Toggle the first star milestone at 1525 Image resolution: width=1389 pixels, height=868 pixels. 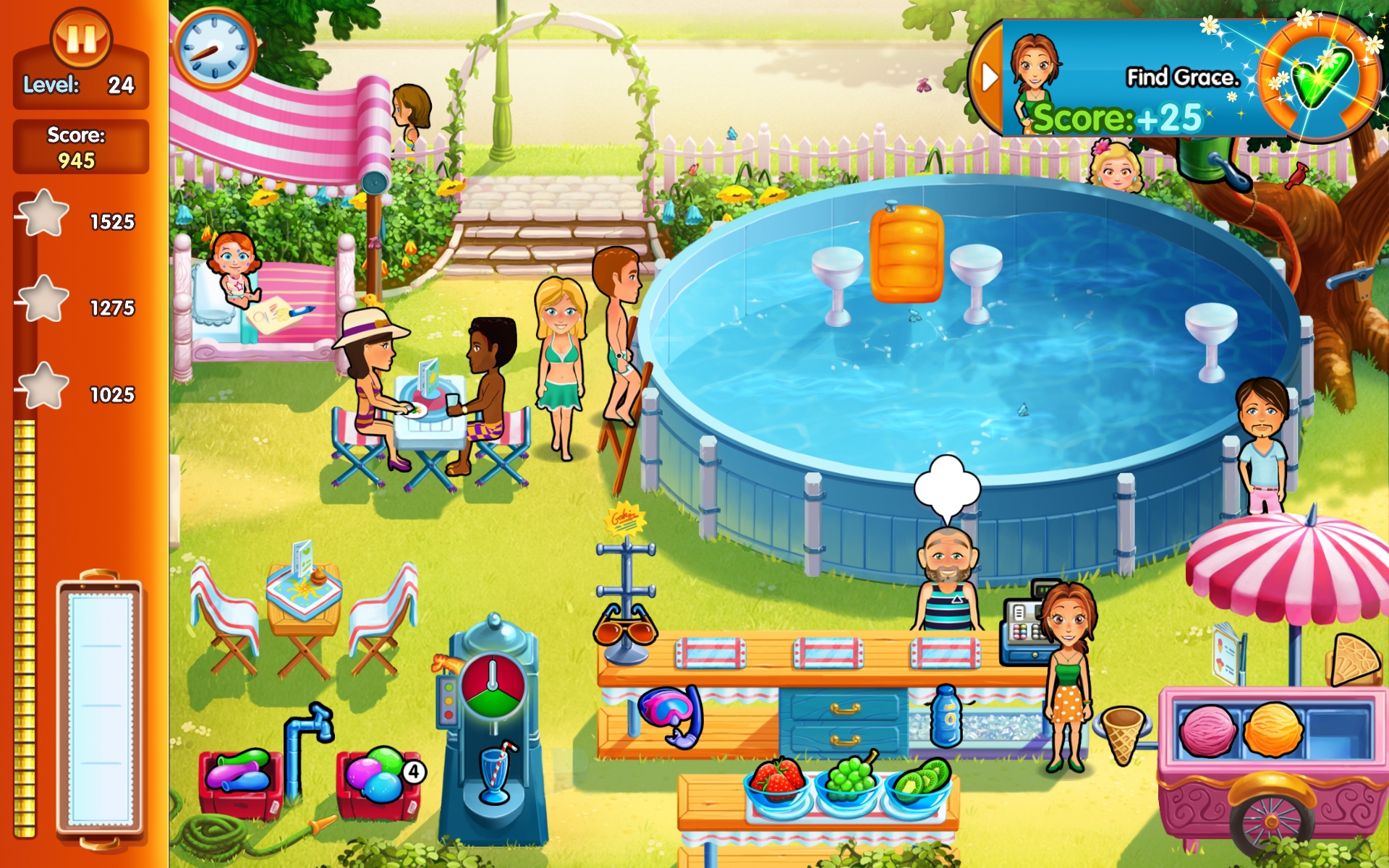coord(43,211)
